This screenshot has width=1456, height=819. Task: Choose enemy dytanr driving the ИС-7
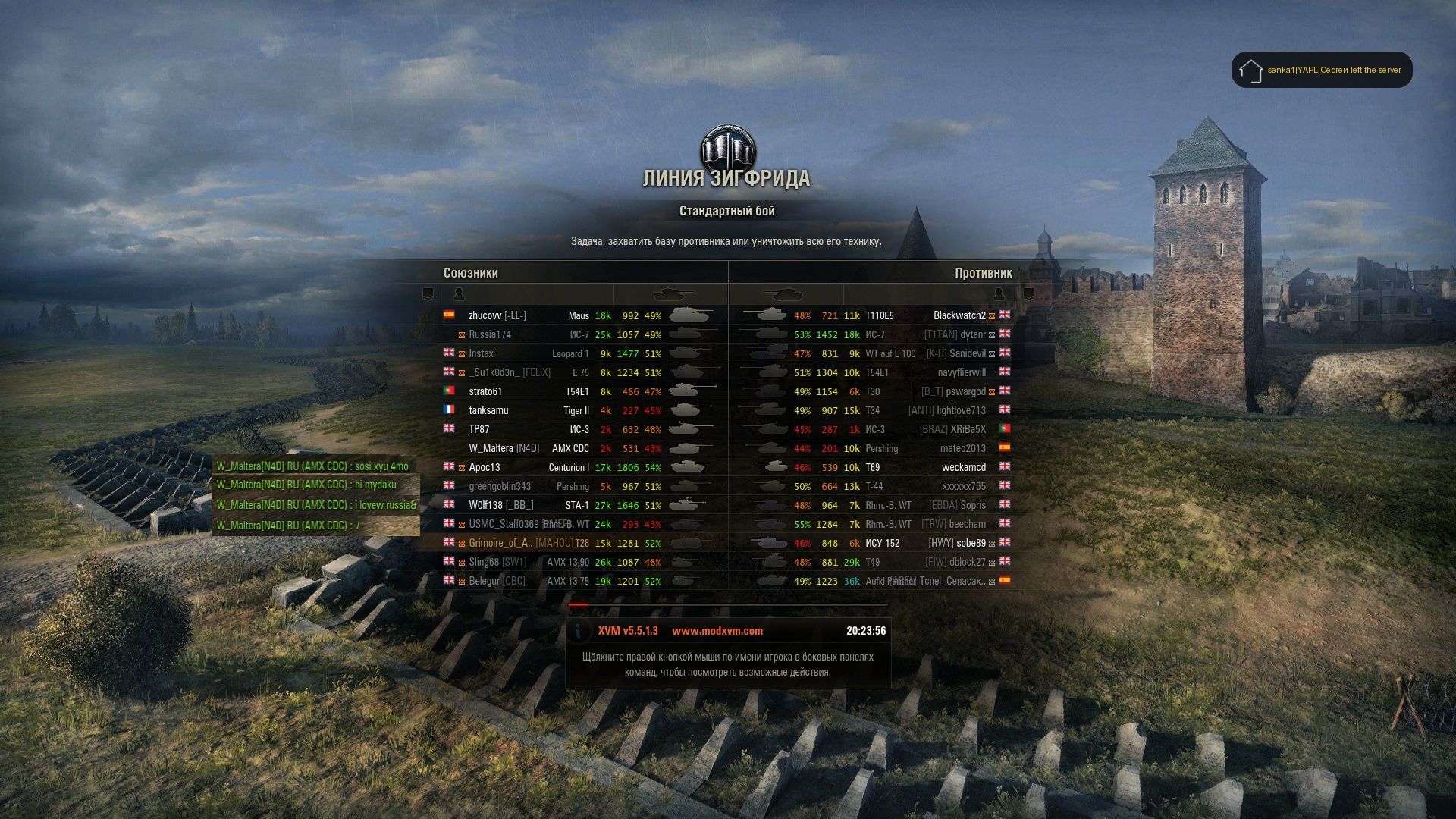(x=972, y=334)
